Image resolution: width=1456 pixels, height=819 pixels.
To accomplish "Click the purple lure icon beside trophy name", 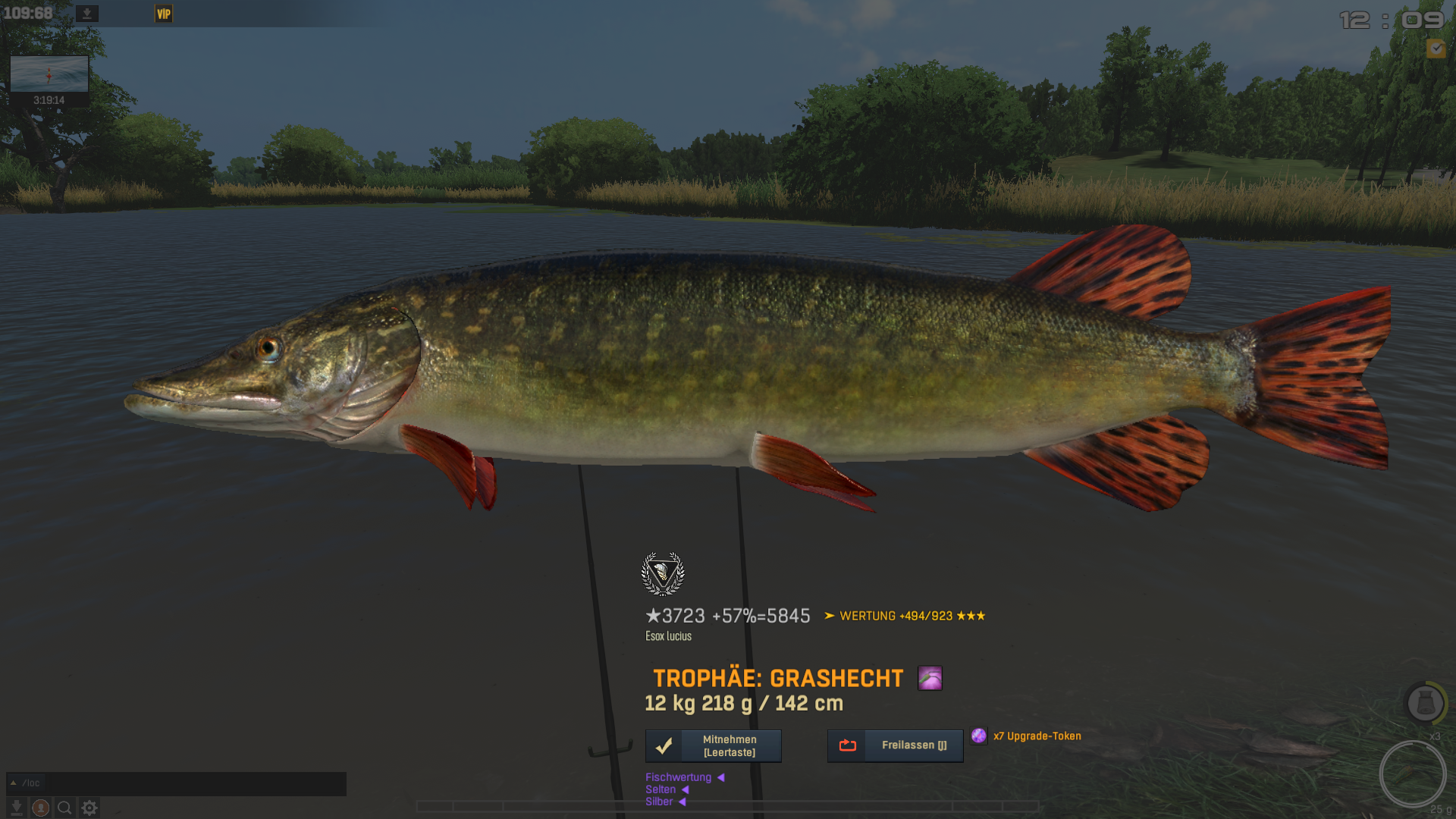I will pyautogui.click(x=930, y=678).
